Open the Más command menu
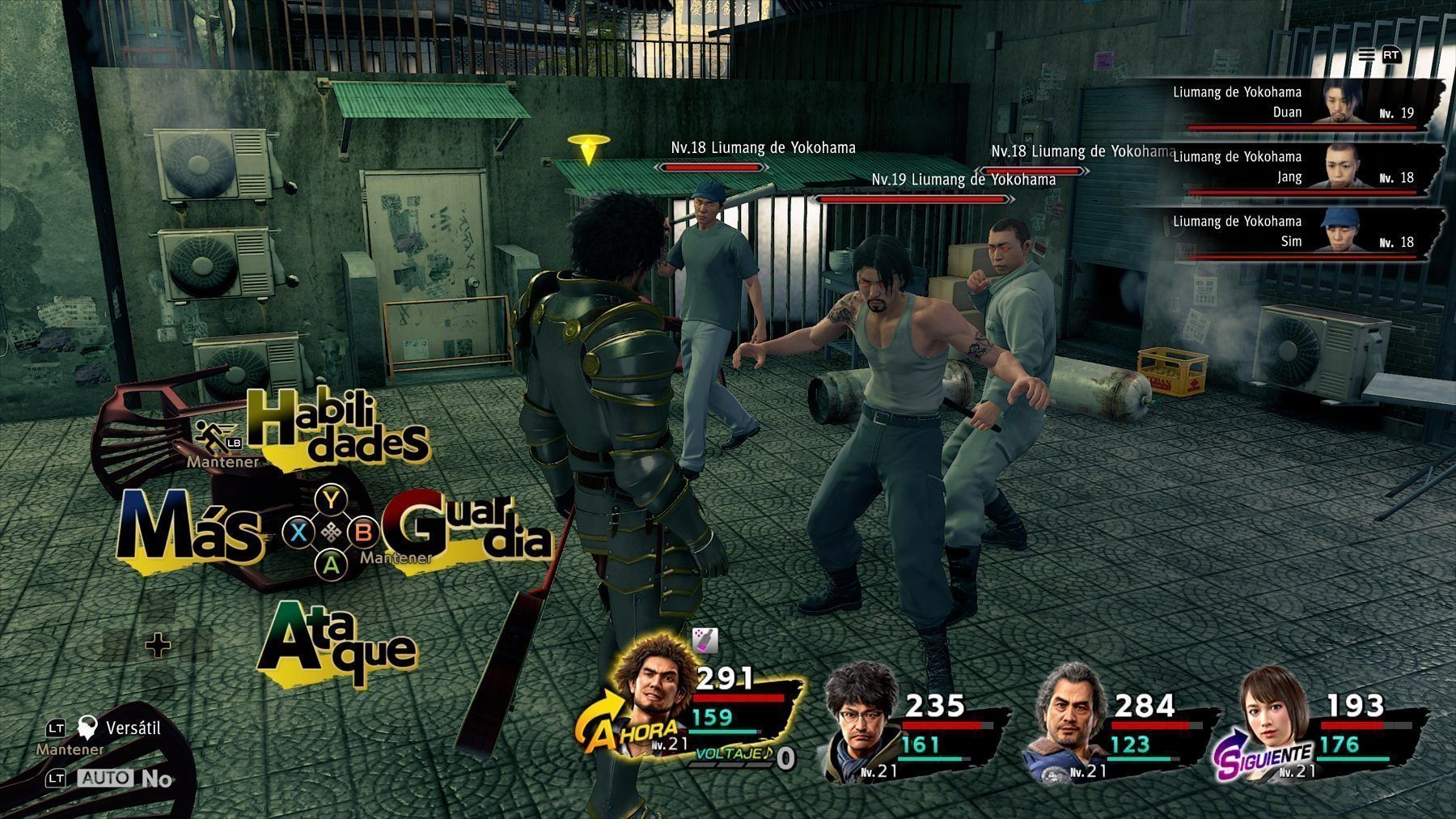The height and width of the screenshot is (819, 1456). tap(191, 530)
